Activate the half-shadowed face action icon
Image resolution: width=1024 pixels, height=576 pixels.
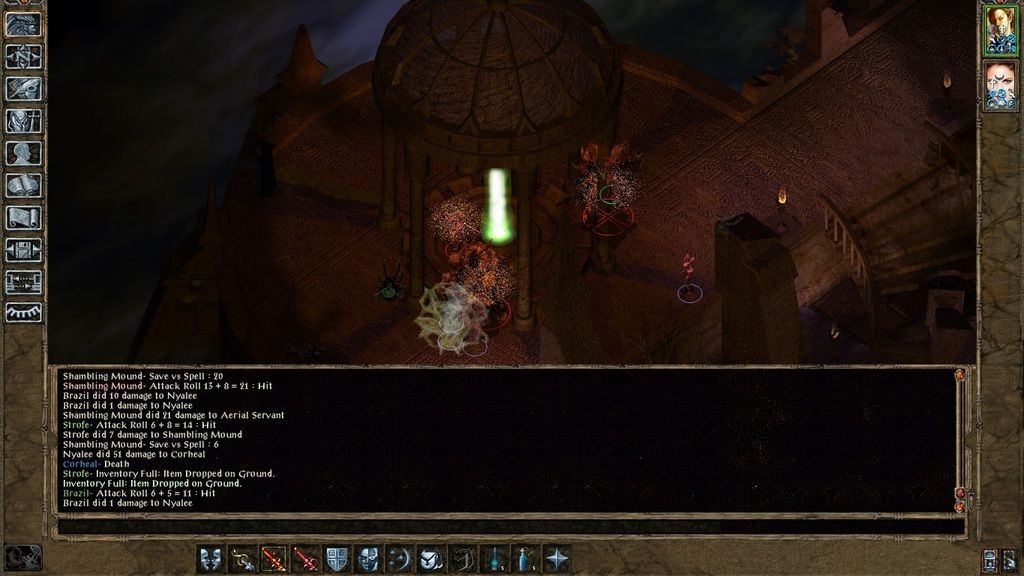pyautogui.click(x=368, y=559)
